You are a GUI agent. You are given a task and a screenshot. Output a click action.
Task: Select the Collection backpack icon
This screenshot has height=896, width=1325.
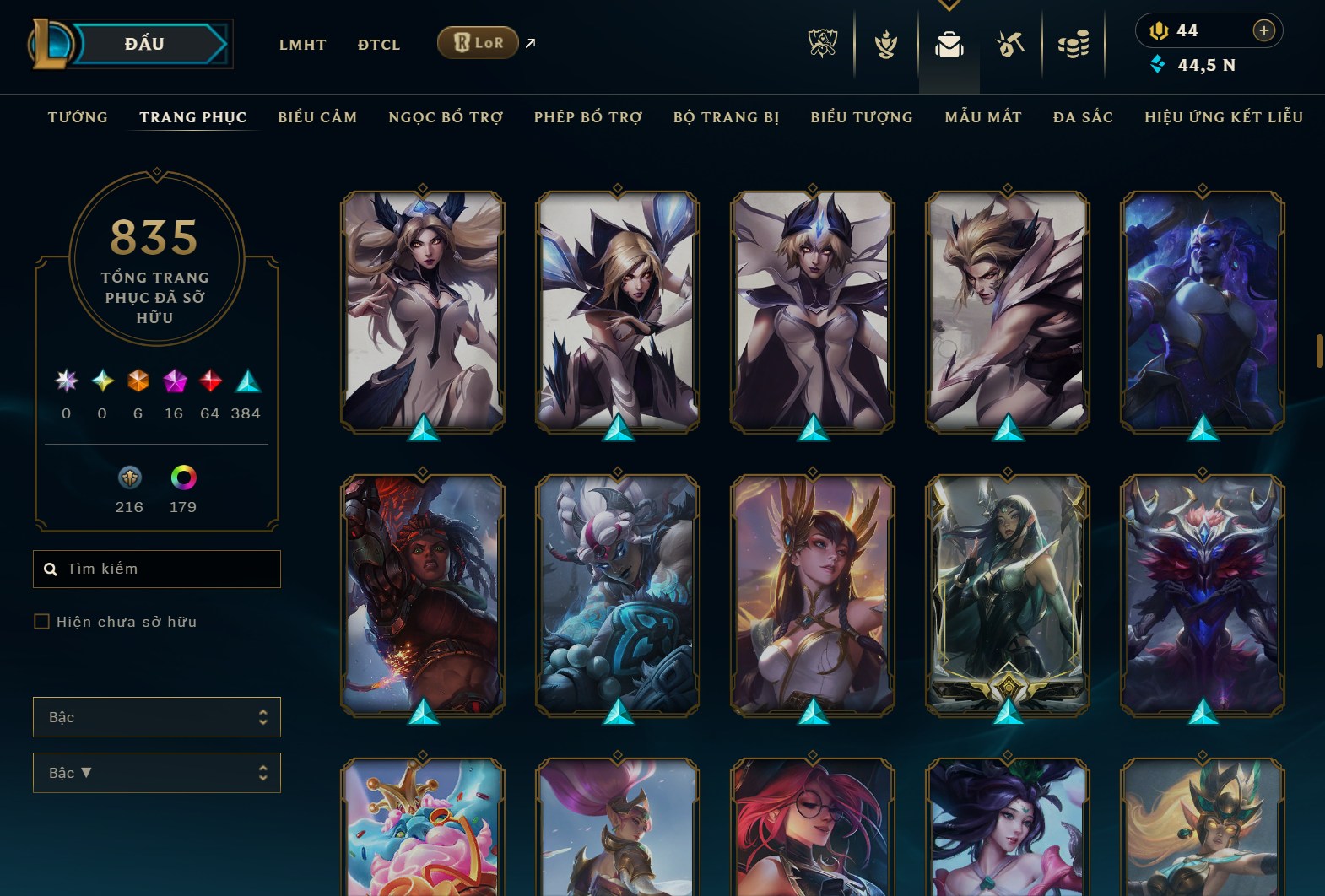pos(949,45)
